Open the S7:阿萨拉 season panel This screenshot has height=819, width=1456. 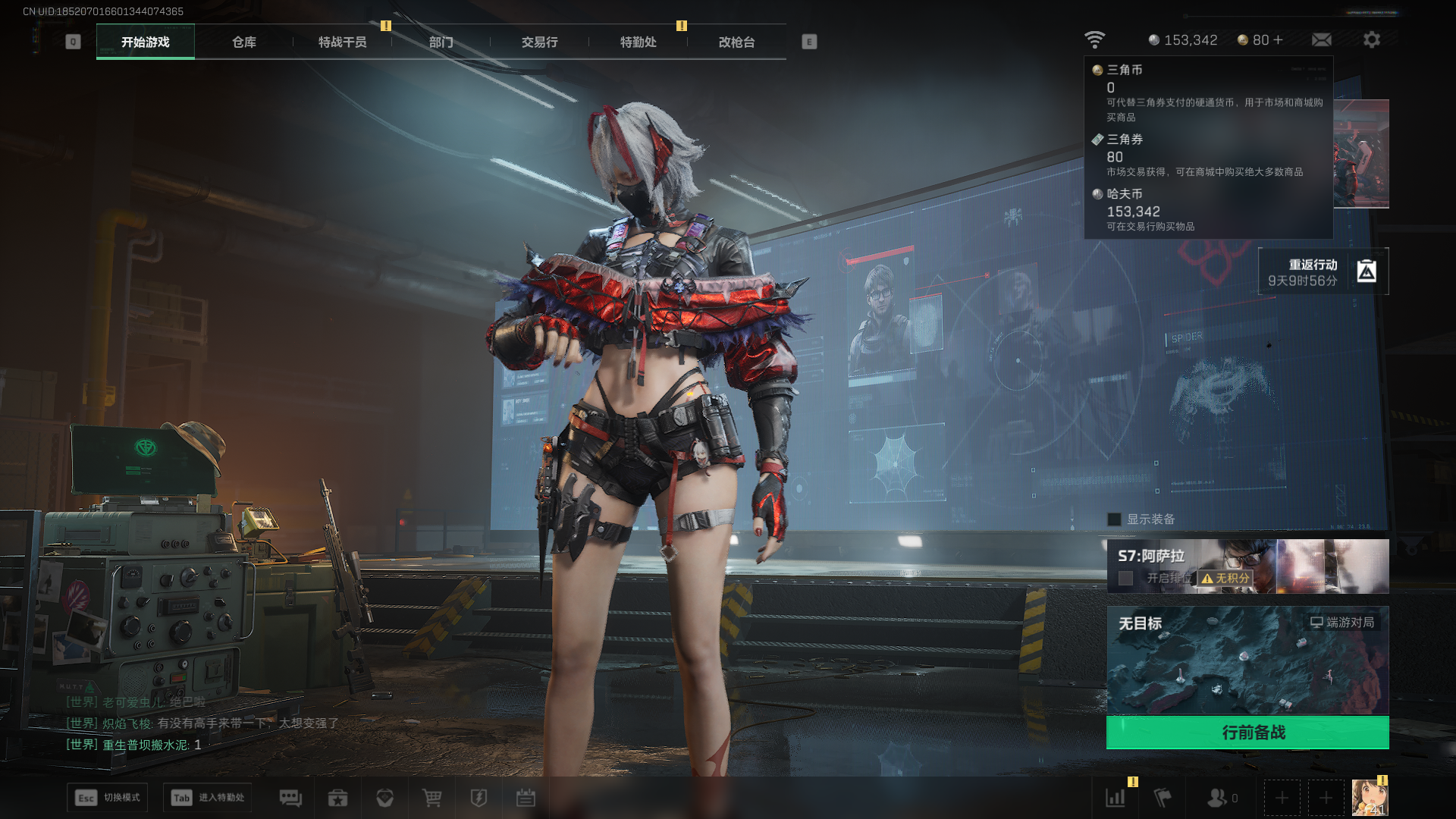click(1247, 566)
